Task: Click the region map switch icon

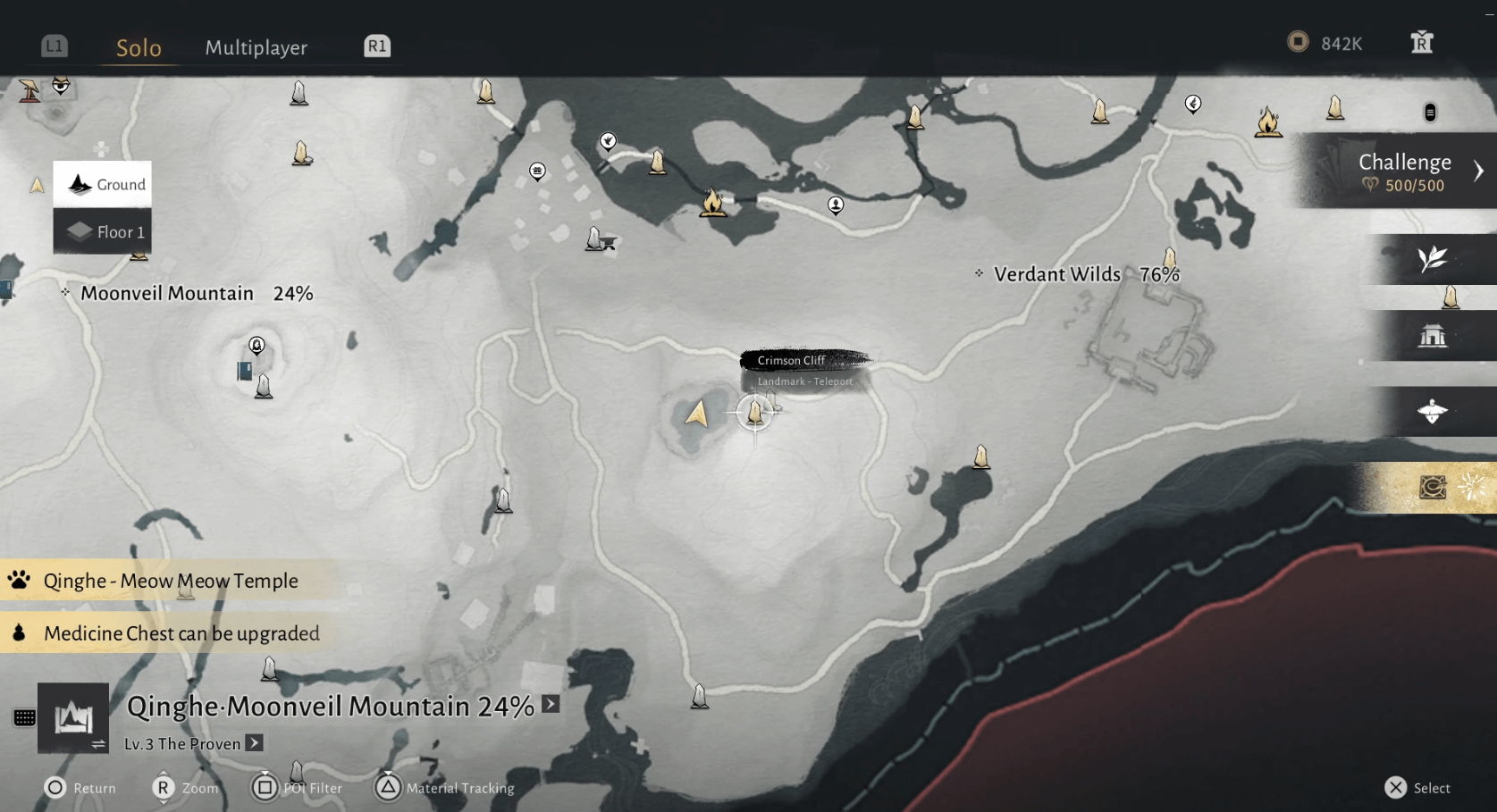Action: (x=73, y=718)
